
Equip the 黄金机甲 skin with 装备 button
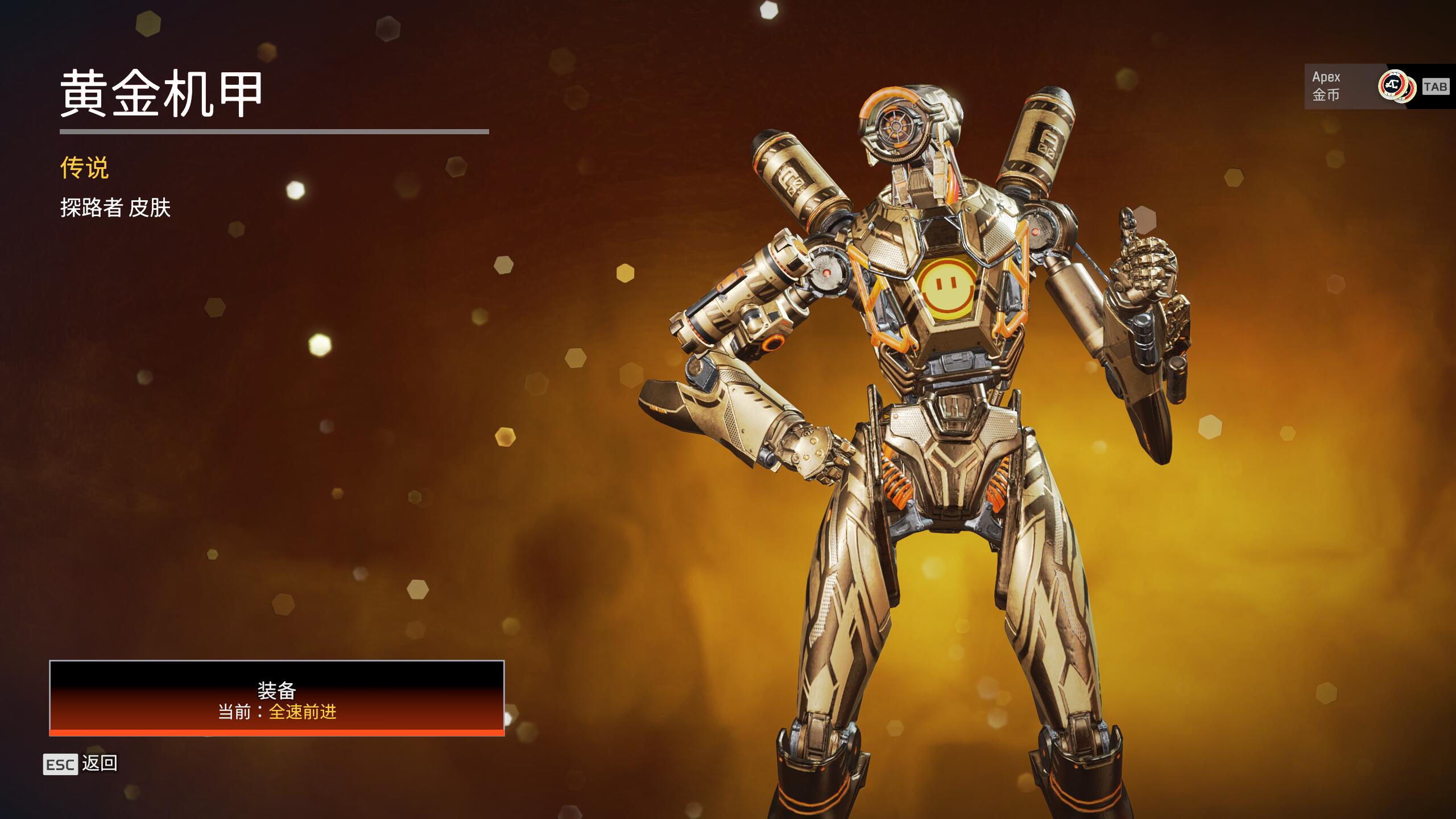point(276,698)
